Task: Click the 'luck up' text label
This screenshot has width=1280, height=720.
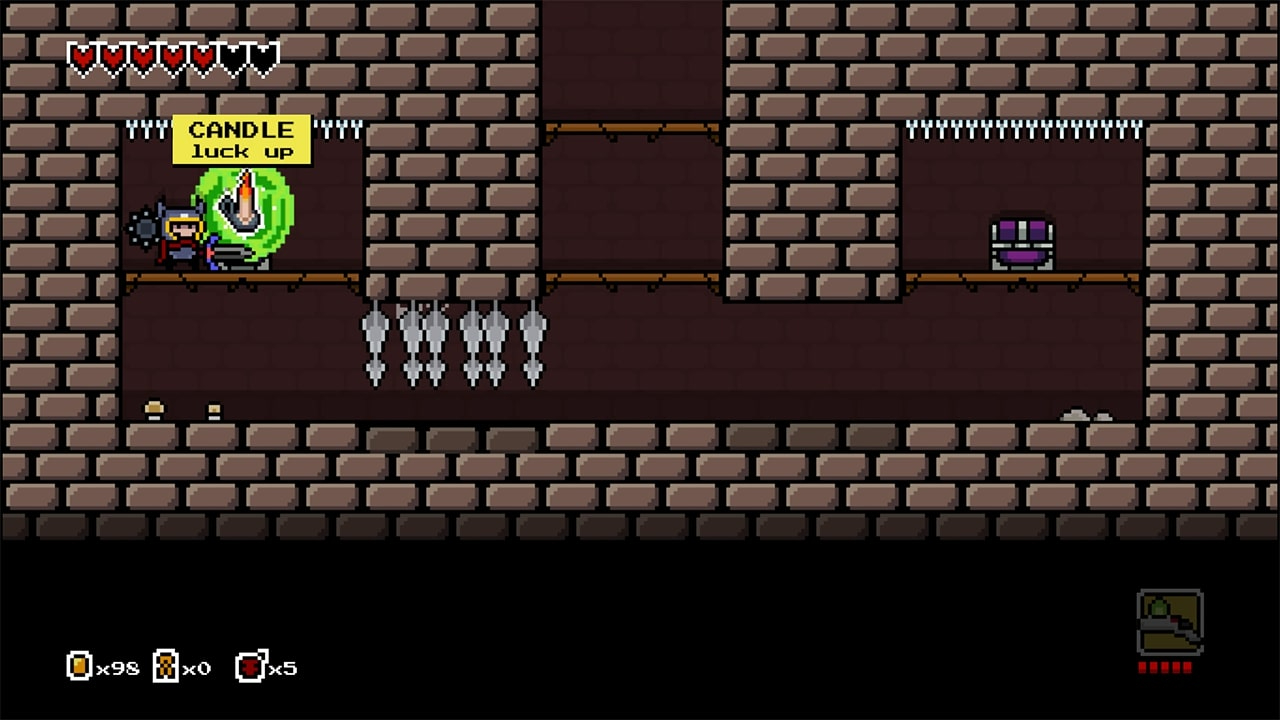Action: click(x=242, y=150)
